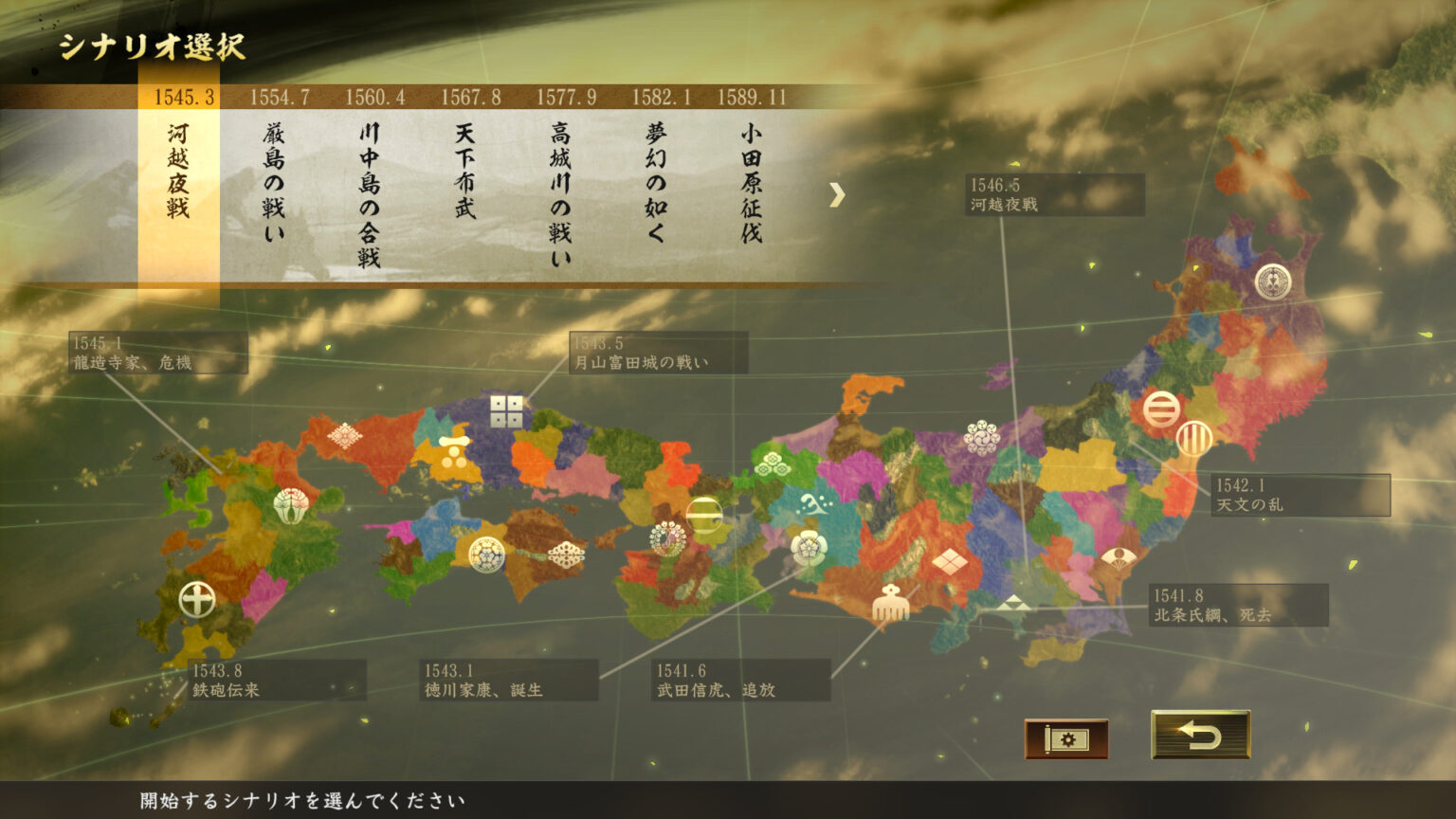Image resolution: width=1456 pixels, height=819 pixels.
Task: Open the scroll-and-gear settings button
Action: point(1065,738)
